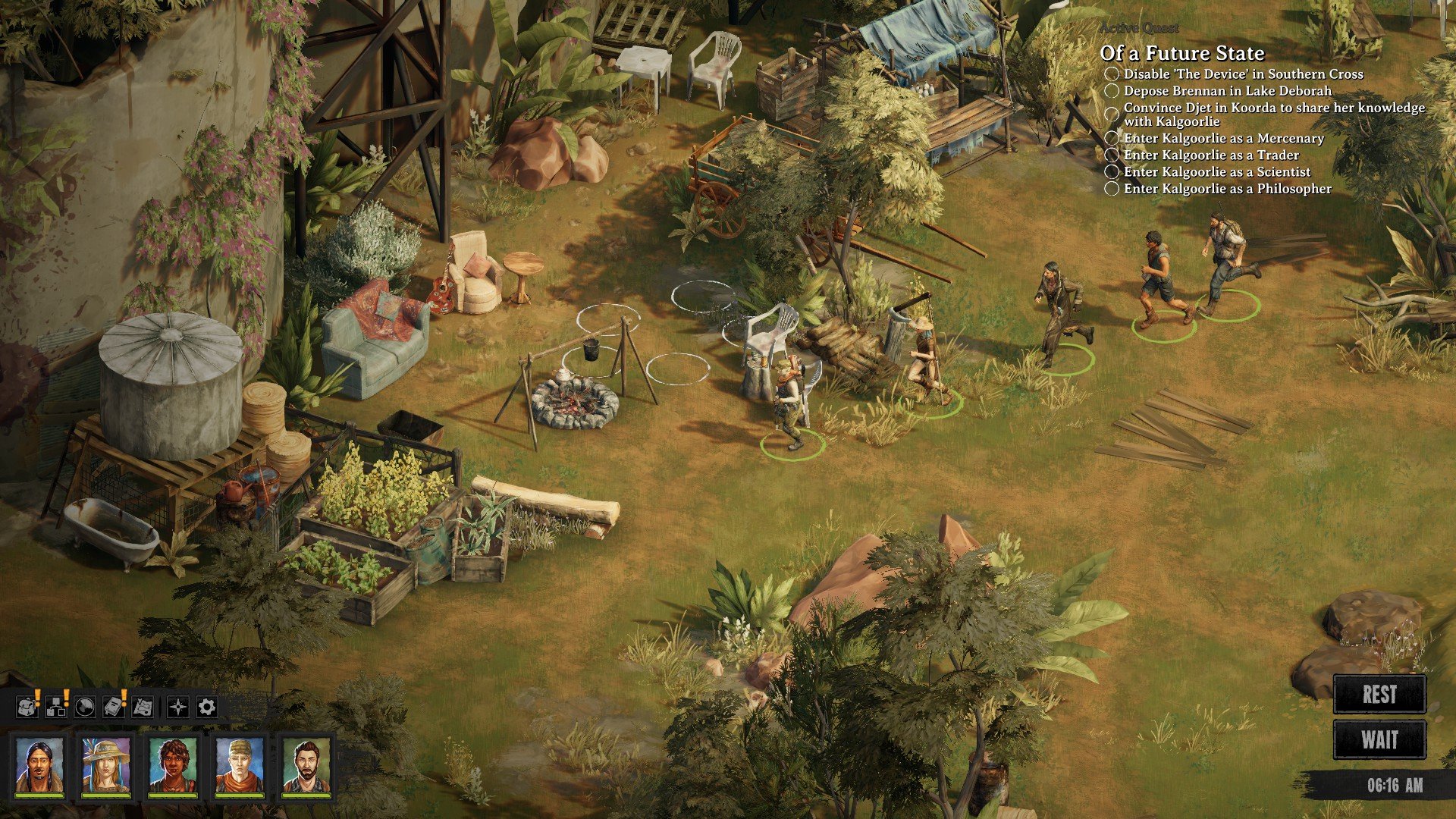Screen dimensions: 1456x819
Task: Open the skill tree flowchart icon
Action: point(56,707)
